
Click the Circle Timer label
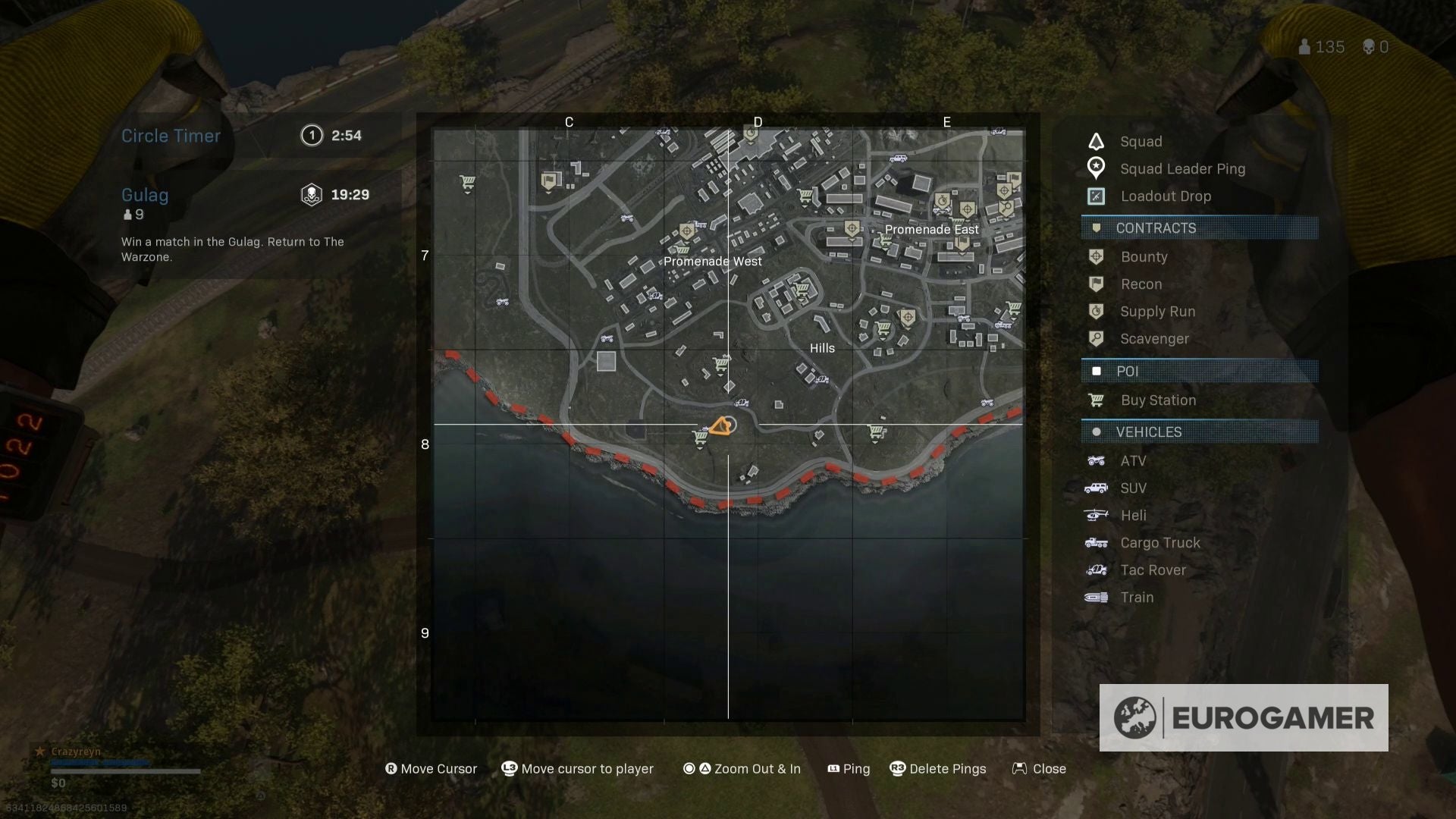(x=171, y=135)
